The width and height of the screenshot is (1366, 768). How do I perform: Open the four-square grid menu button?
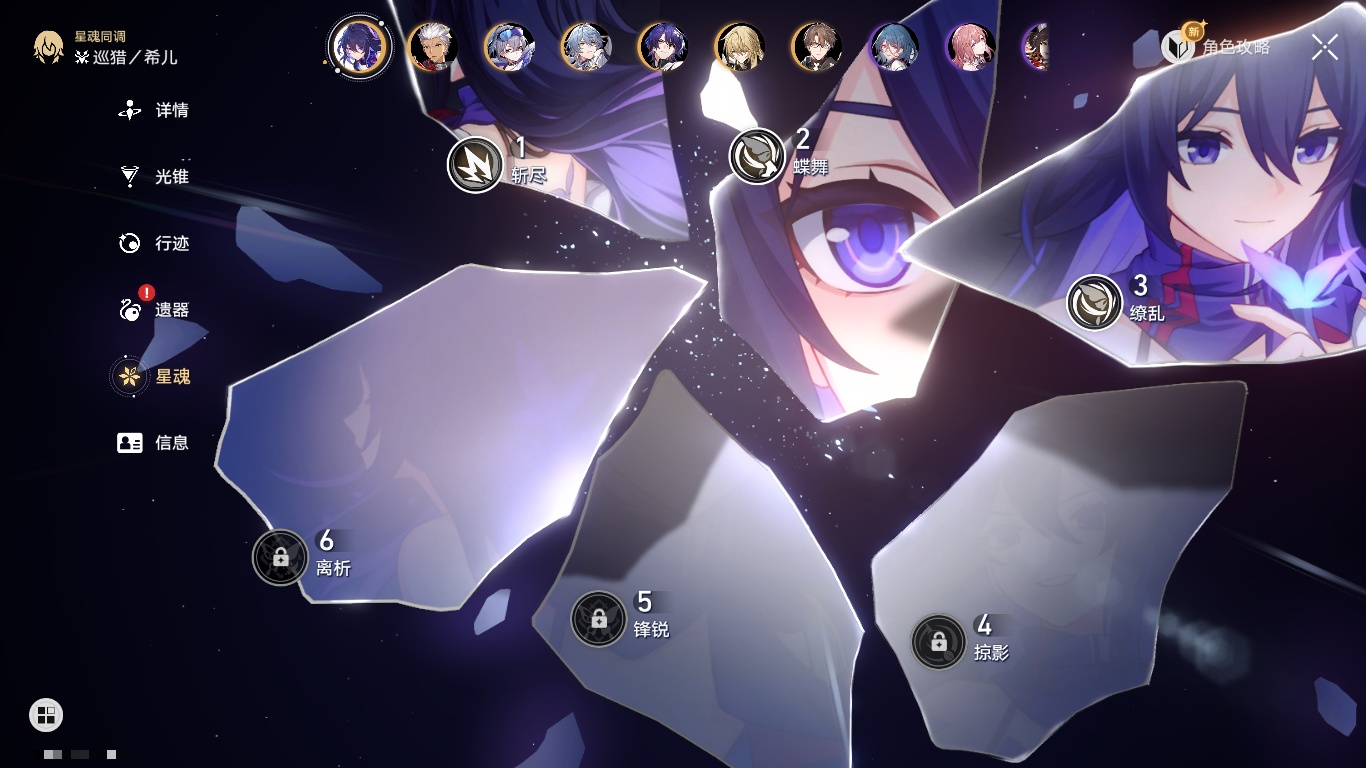point(46,714)
